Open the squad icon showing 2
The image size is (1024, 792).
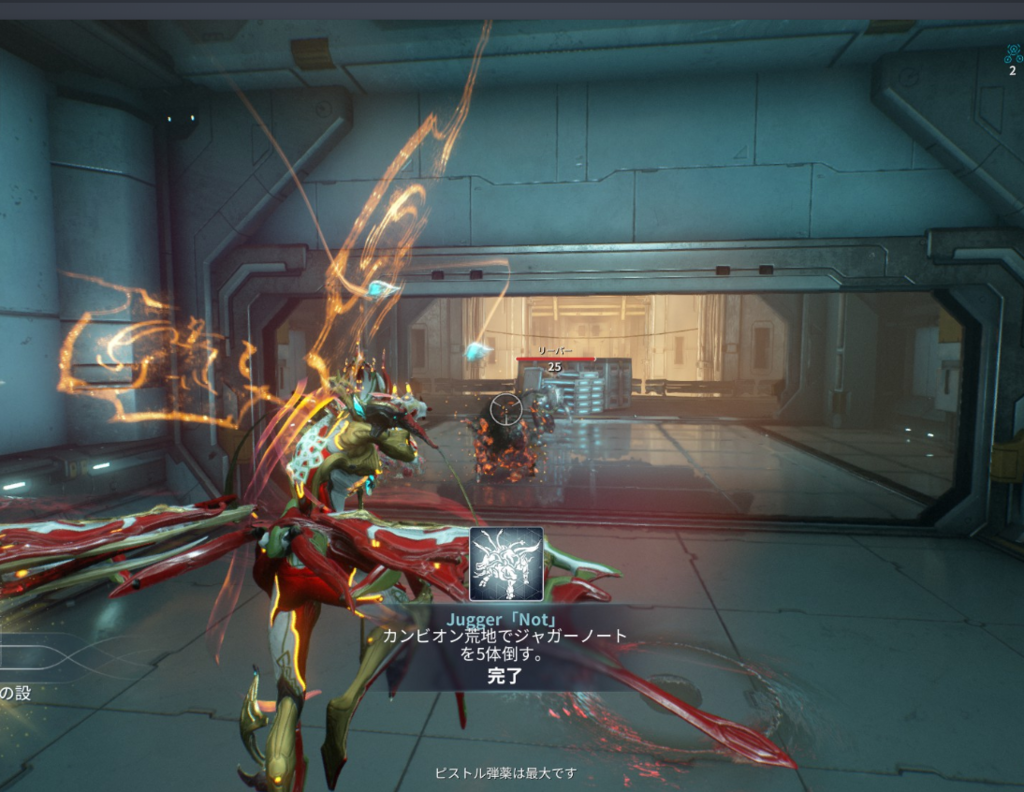(x=1013, y=57)
